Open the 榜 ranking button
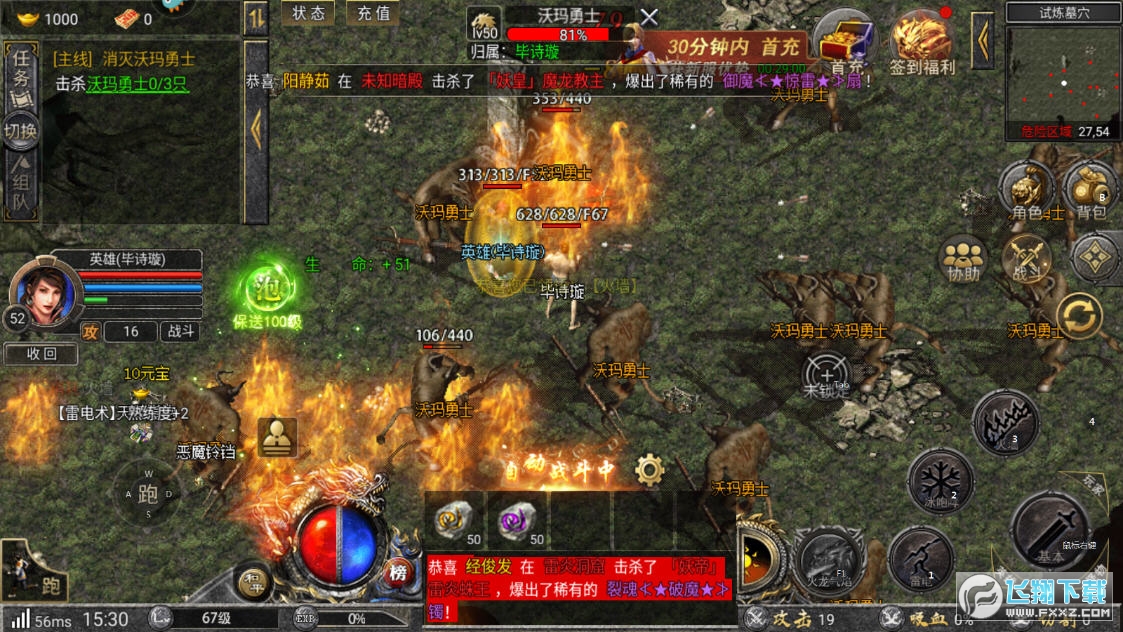 (x=398, y=573)
